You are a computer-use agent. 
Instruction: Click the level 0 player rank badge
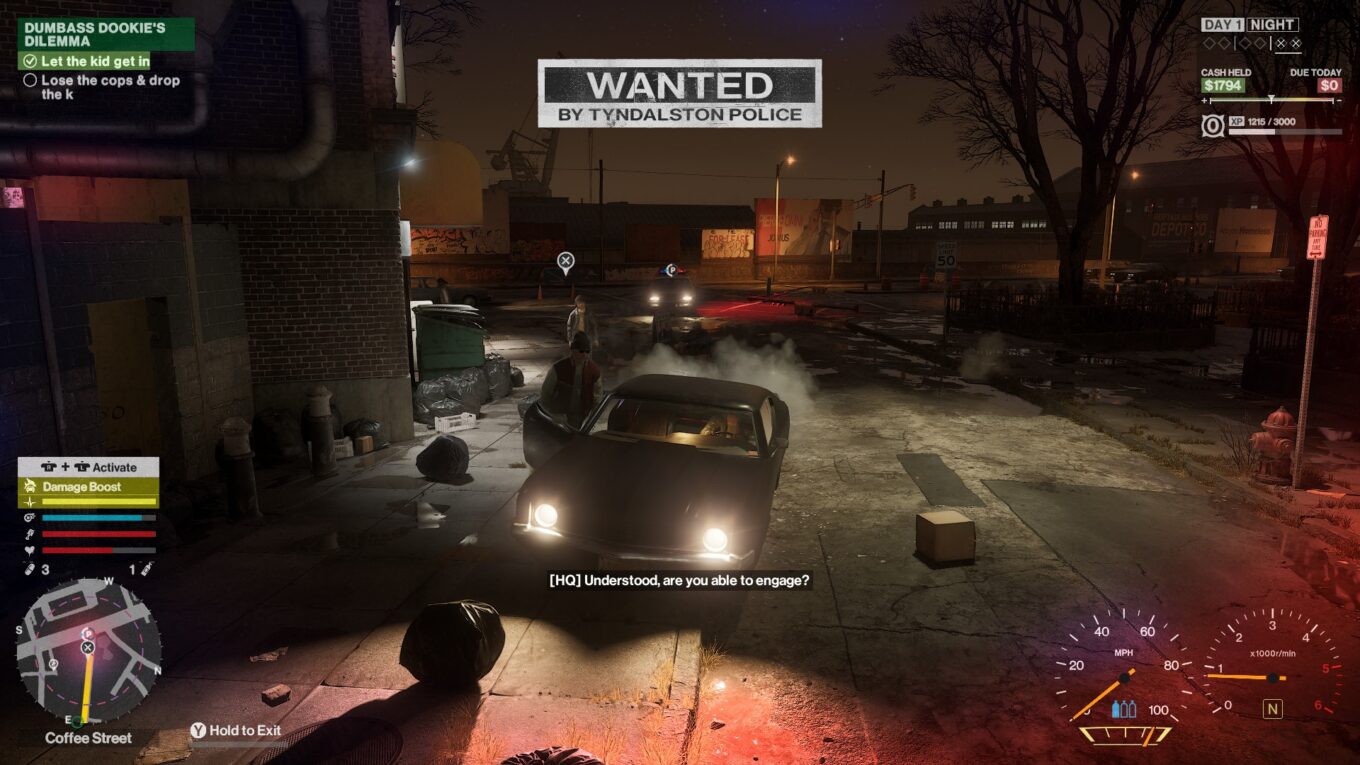(1213, 126)
